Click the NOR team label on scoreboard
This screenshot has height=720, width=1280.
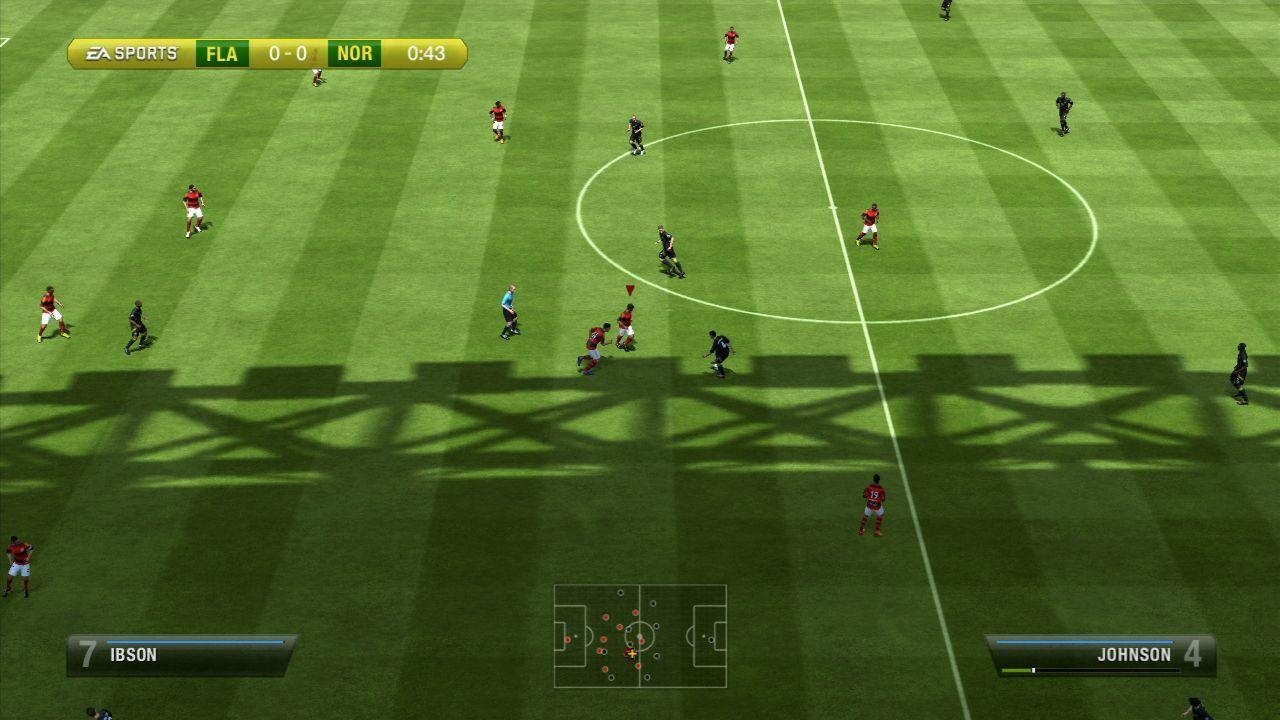point(354,54)
